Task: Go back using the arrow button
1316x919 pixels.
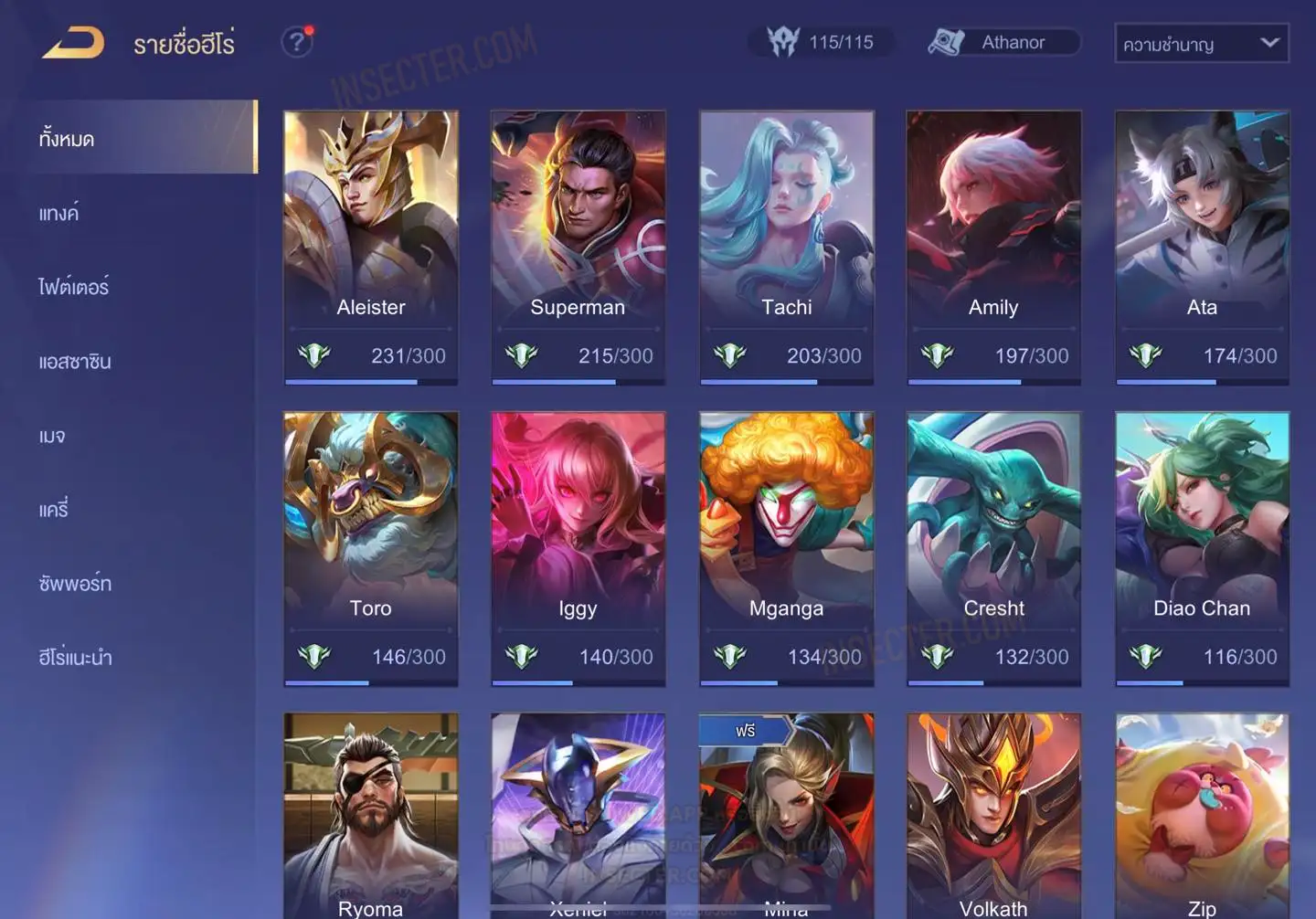Action: click(x=73, y=43)
